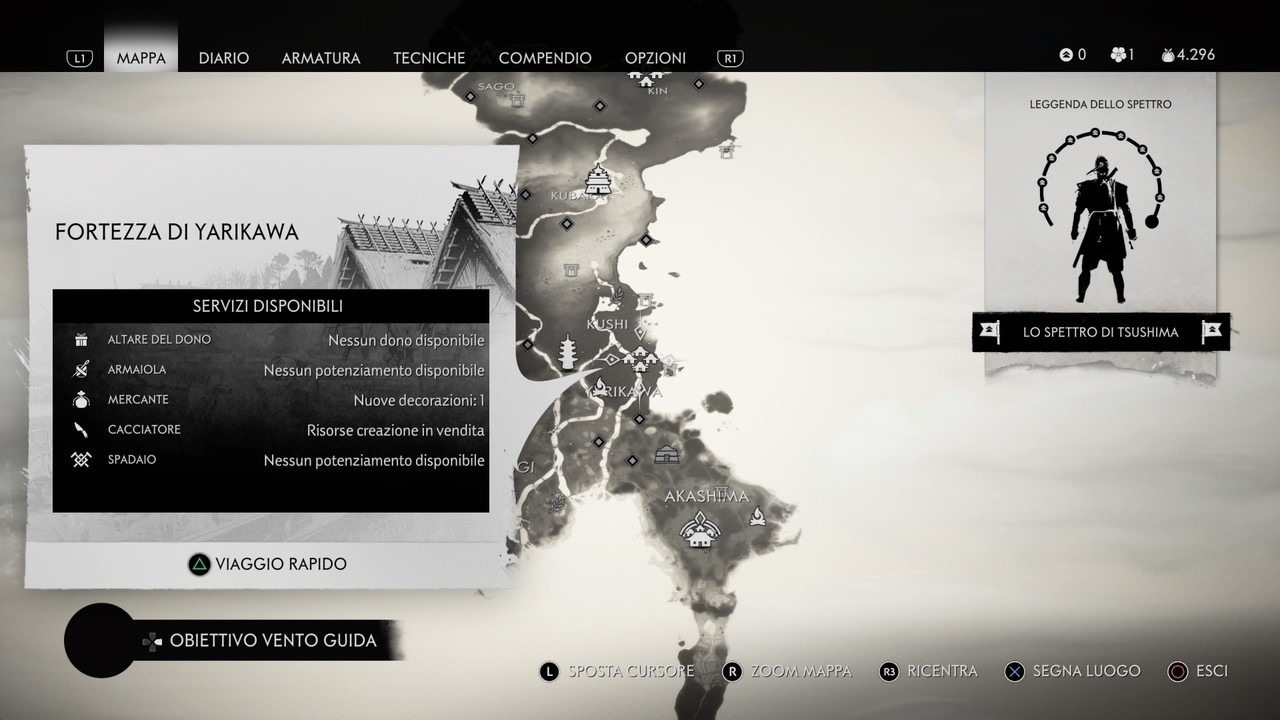Screen dimensions: 1280x720
Task: Open the Lo Spettro di Tsushima legend banner
Action: tap(1100, 332)
